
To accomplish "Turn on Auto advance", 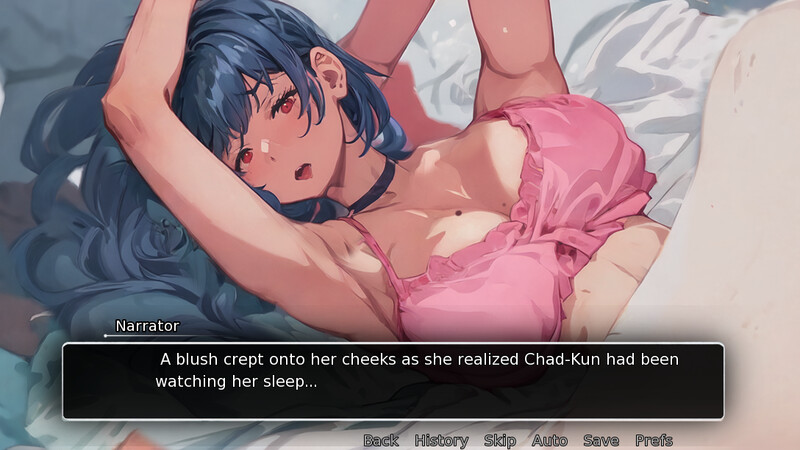I will [x=549, y=440].
